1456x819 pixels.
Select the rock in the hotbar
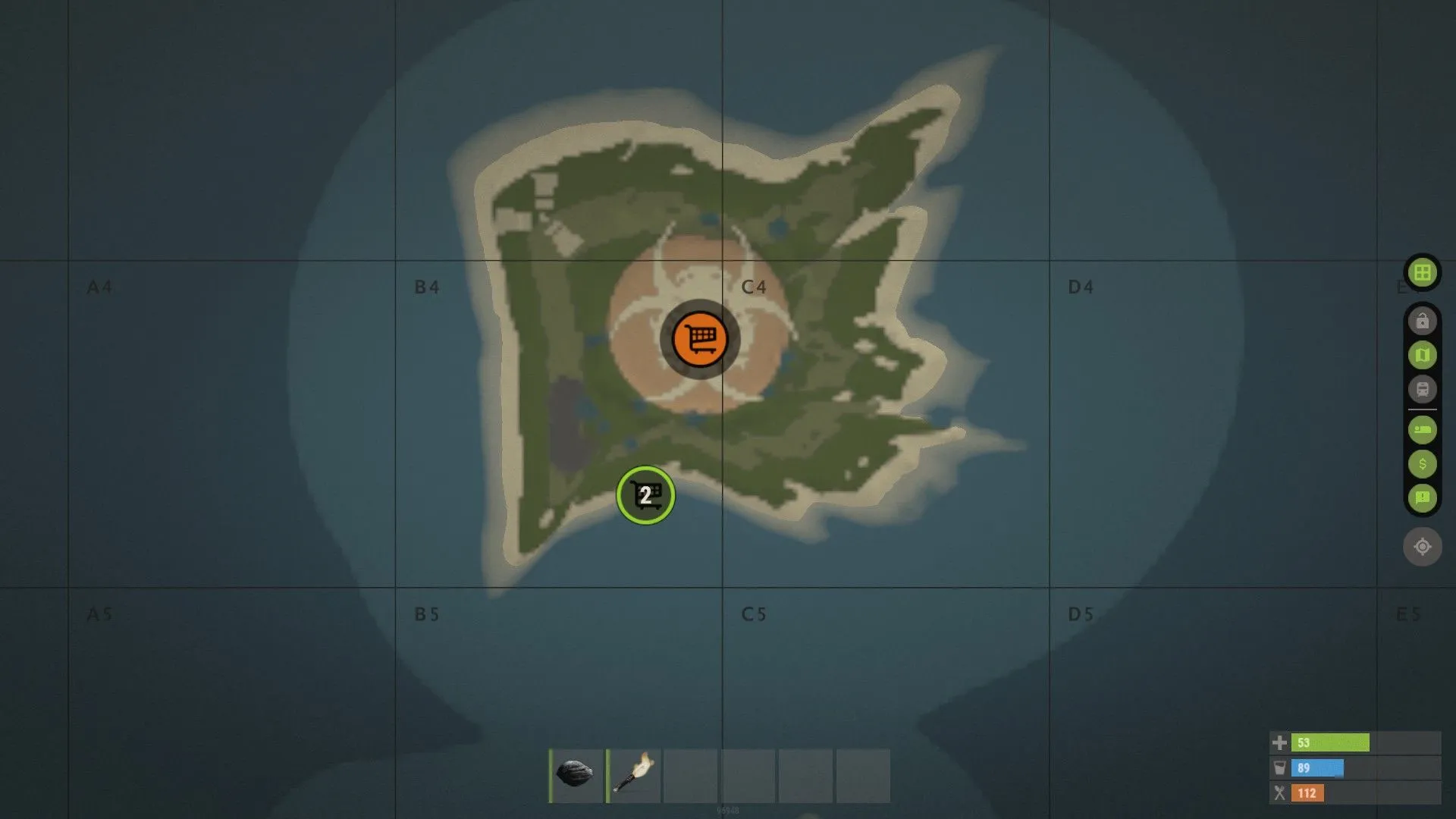click(x=576, y=775)
